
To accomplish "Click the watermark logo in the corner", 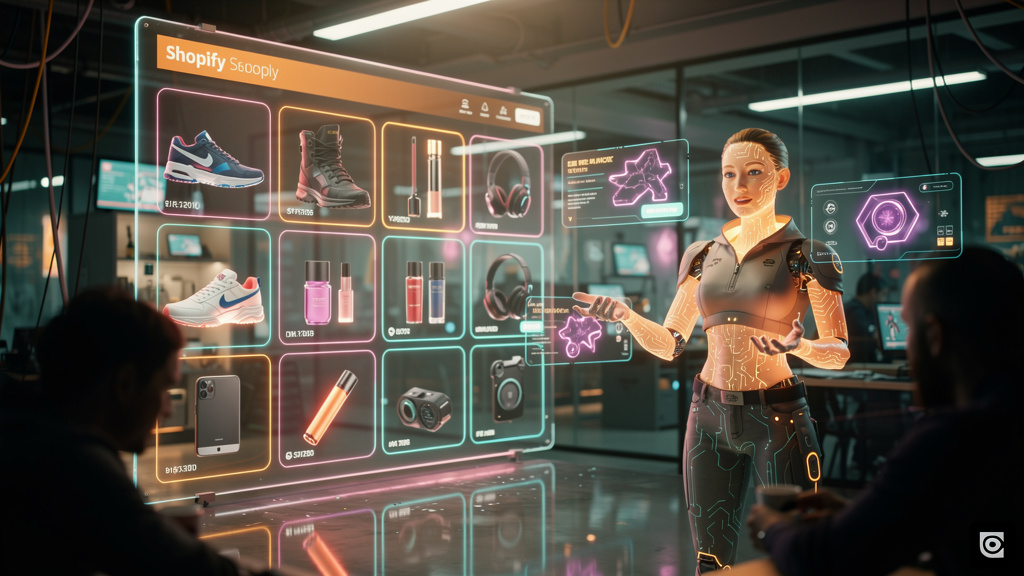I will pos(991,544).
